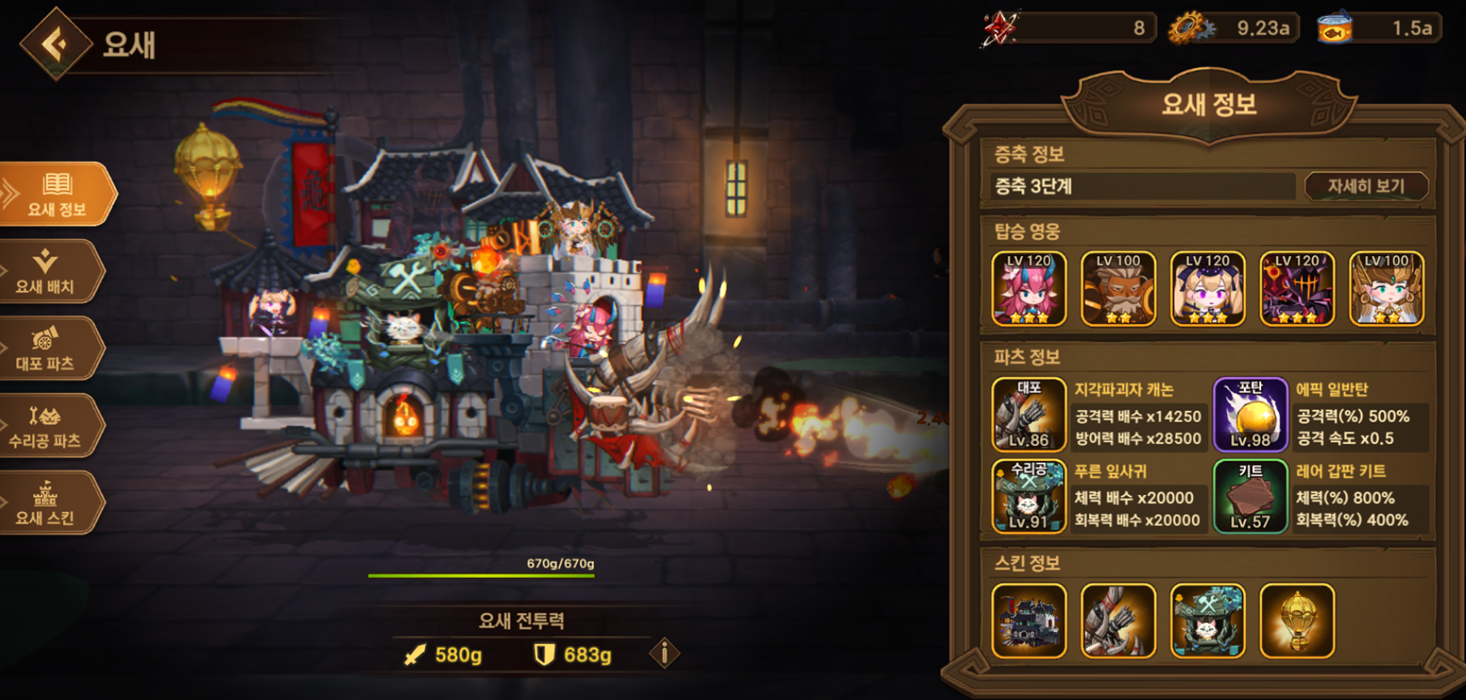
Task: Open the 대포 cannon part Lv.86
Action: pyautogui.click(x=1029, y=415)
